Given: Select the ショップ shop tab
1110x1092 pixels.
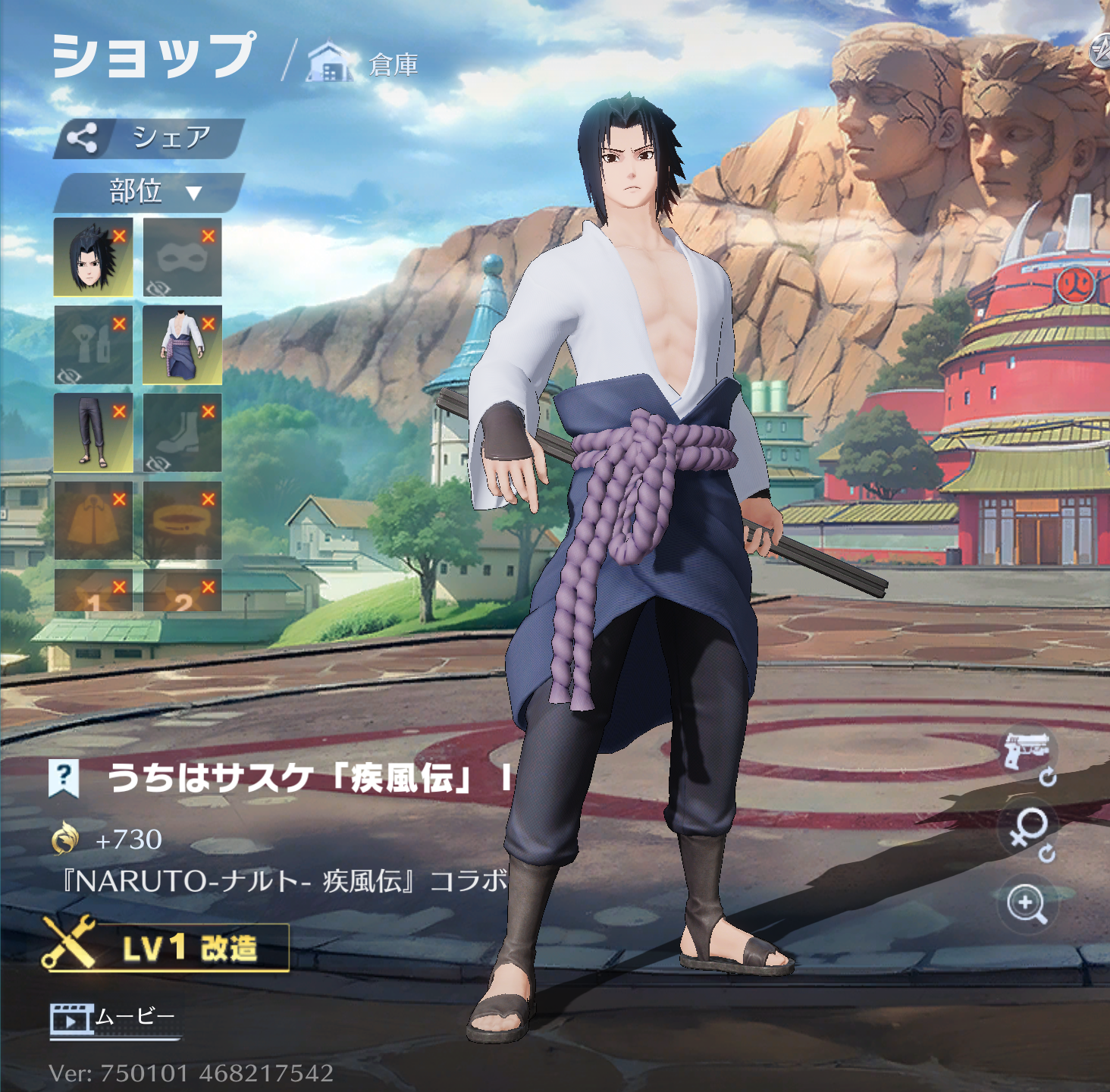Looking at the screenshot, I should click(153, 56).
